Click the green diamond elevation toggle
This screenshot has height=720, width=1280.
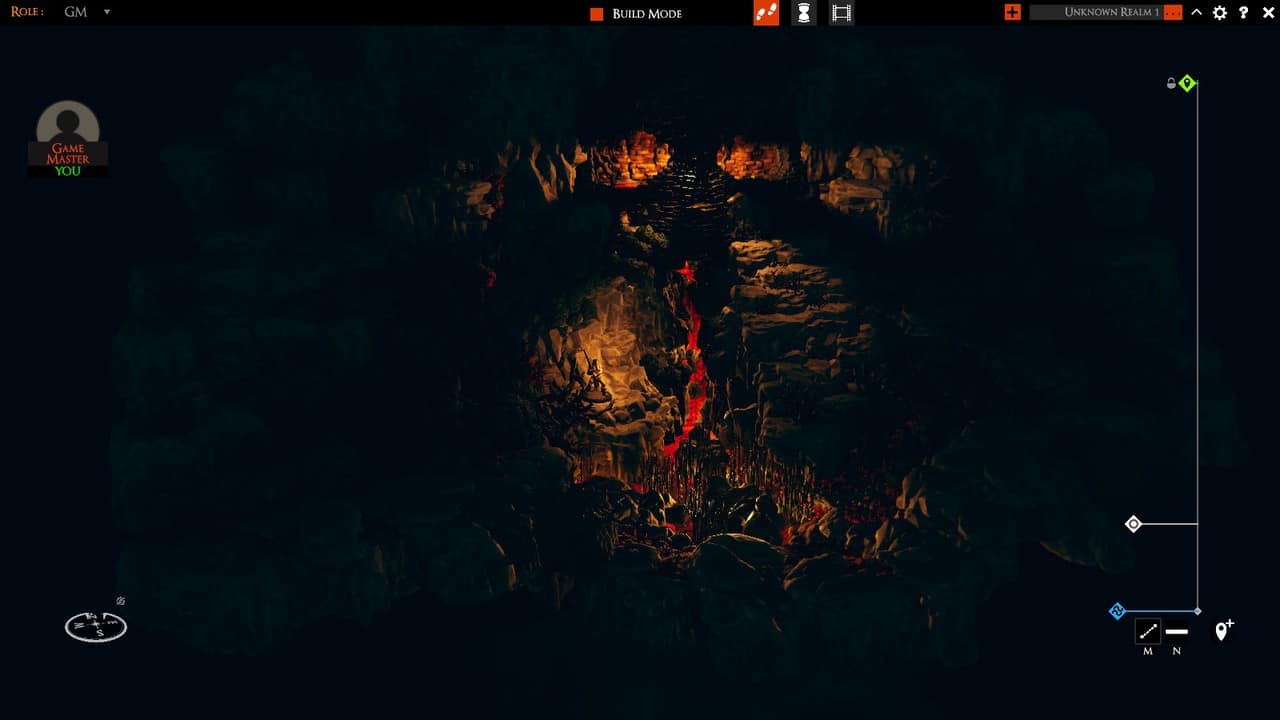click(1187, 83)
